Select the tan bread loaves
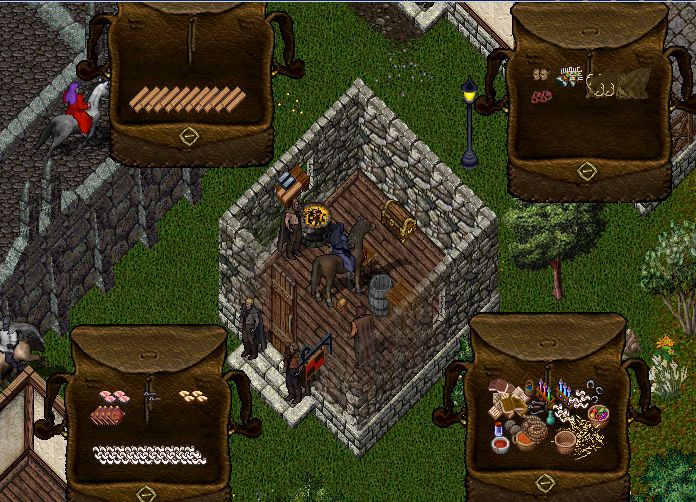 (x=193, y=396)
